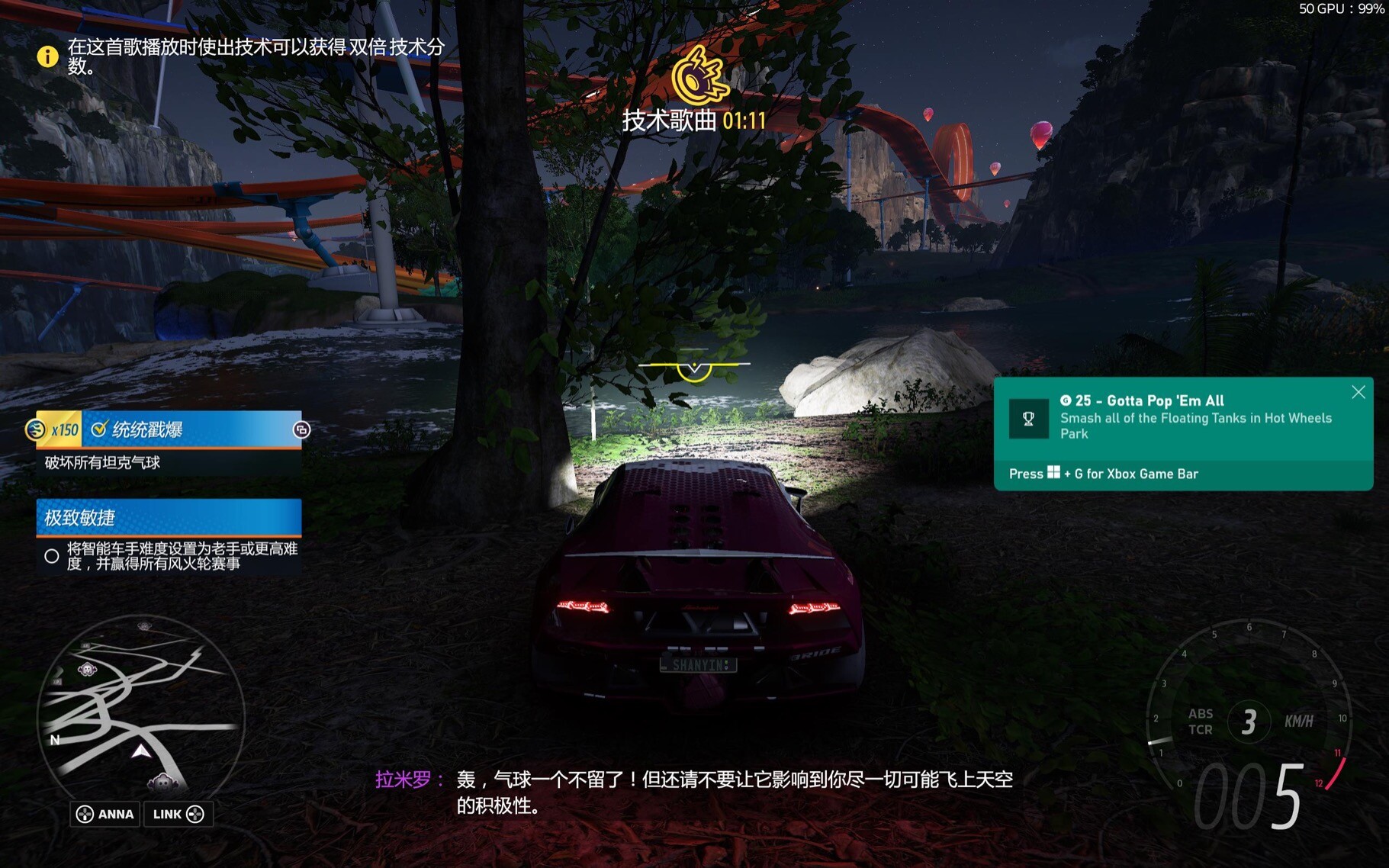Click the trophy icon in the notification
This screenshot has width=1389, height=868.
pos(1028,418)
